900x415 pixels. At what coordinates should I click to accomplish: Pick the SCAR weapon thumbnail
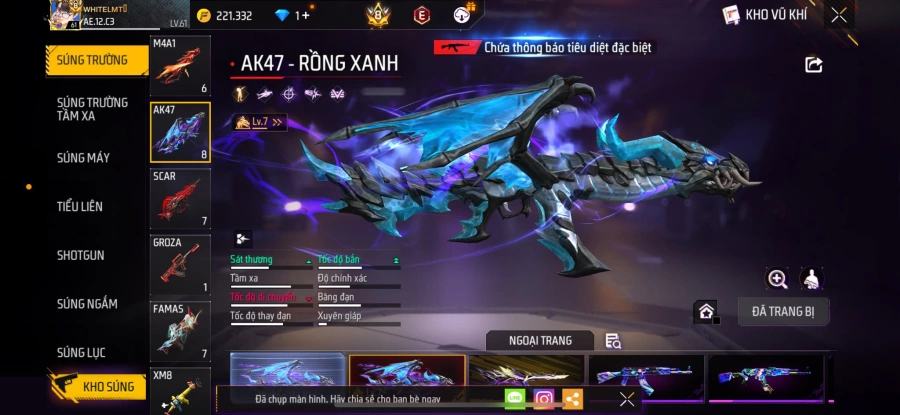pos(180,199)
